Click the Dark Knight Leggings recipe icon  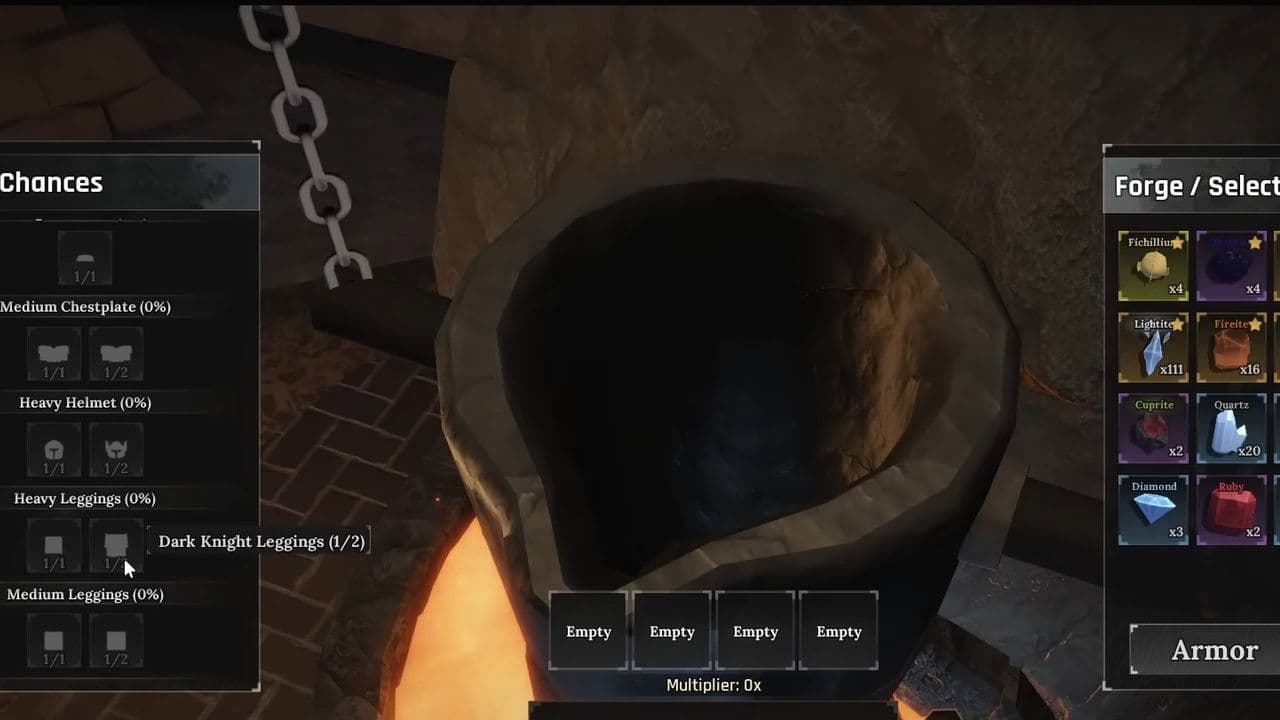[116, 545]
